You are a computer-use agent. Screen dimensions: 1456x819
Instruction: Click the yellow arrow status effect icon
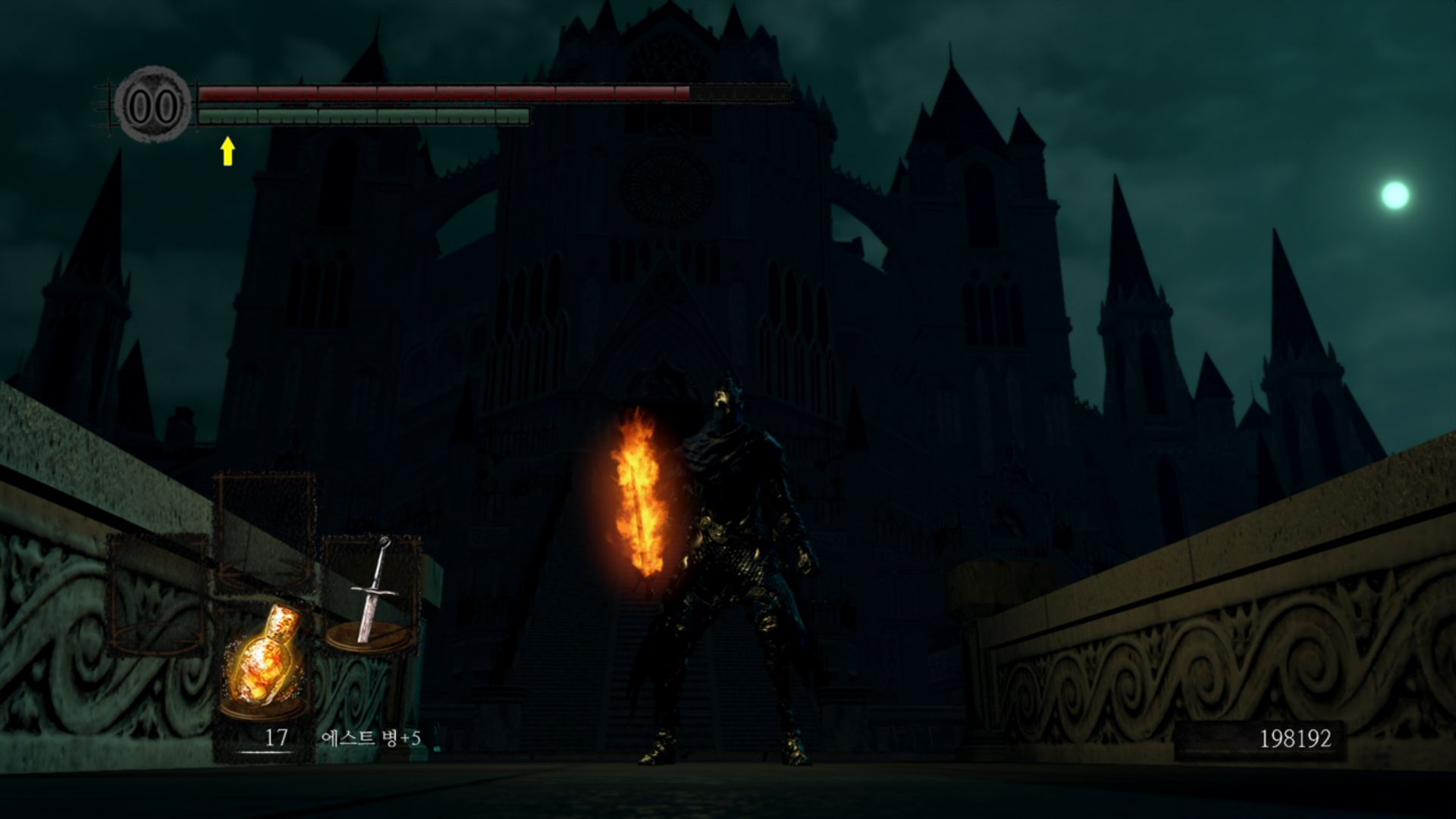(227, 151)
